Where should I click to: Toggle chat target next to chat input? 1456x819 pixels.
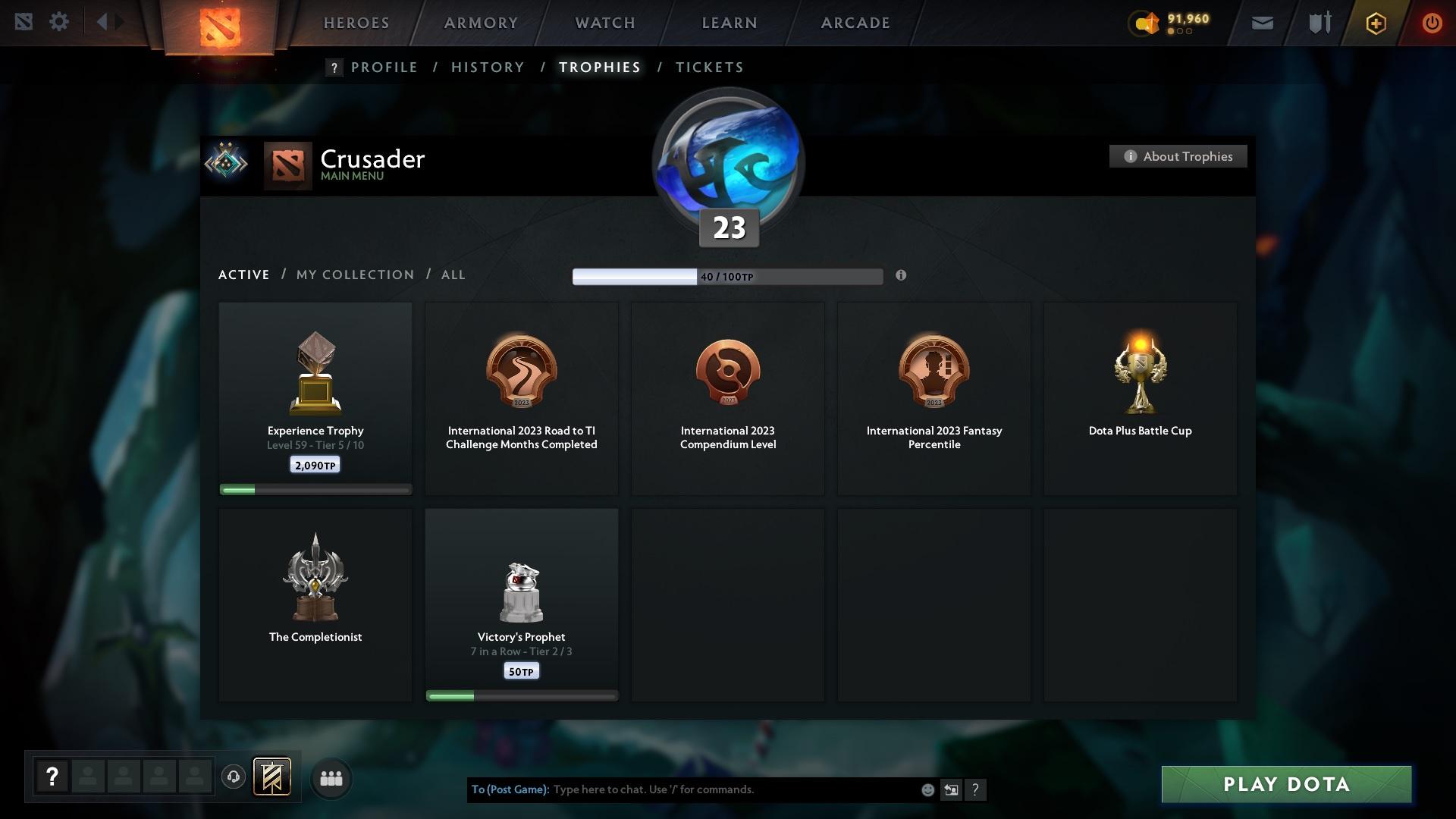pos(951,789)
